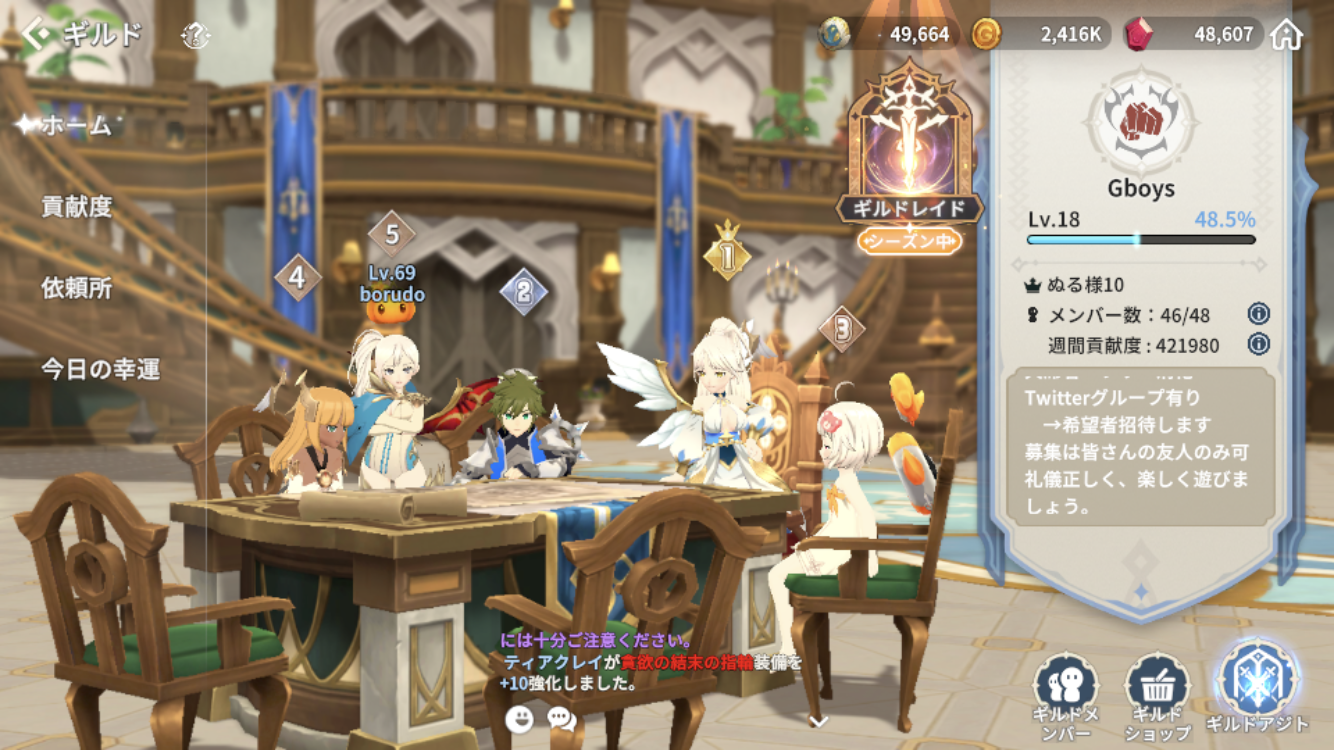Expand the chevron below the chat
Image resolution: width=1334 pixels, height=750 pixels.
[x=818, y=721]
